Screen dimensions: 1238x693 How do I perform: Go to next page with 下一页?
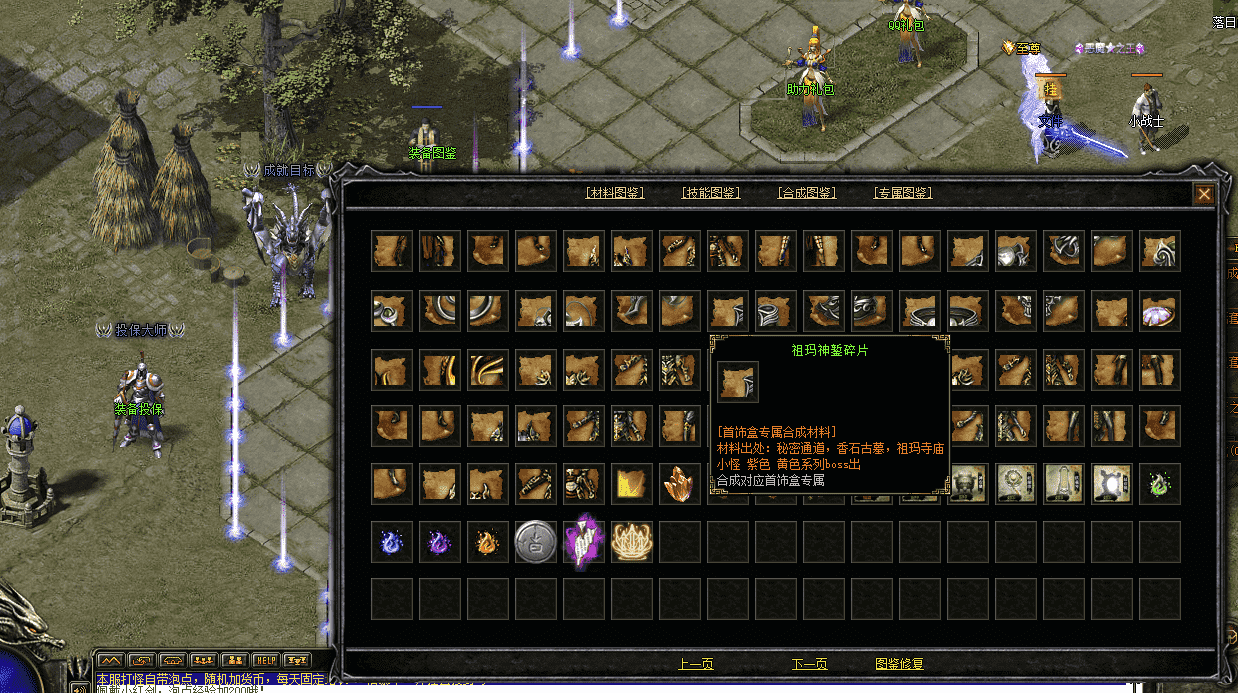click(809, 664)
